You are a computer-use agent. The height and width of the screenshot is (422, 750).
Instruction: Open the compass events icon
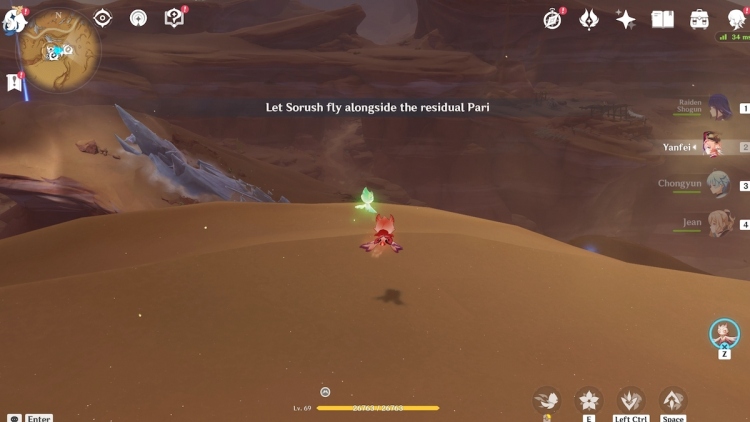[x=553, y=19]
